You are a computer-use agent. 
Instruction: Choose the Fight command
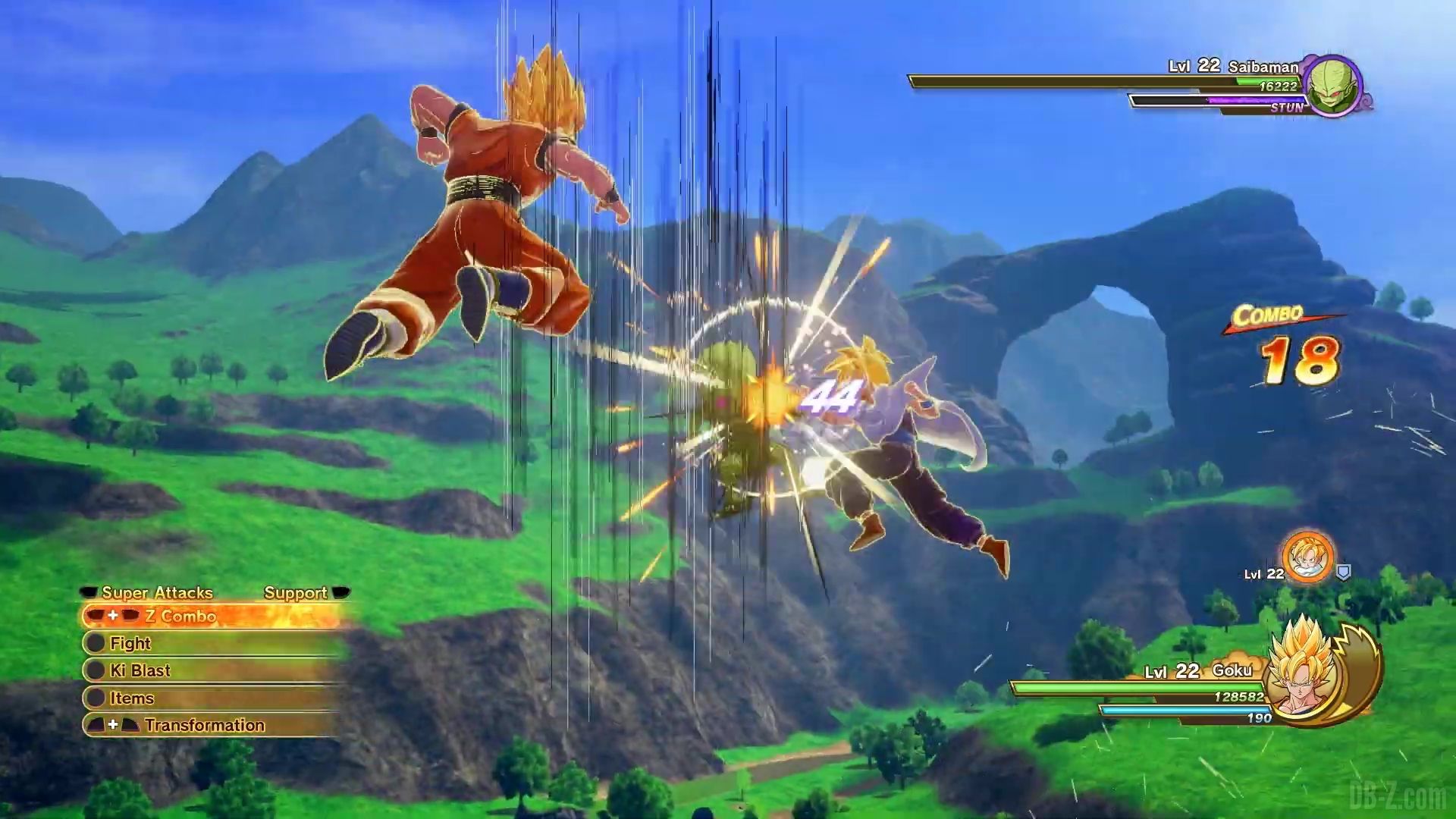(x=130, y=644)
